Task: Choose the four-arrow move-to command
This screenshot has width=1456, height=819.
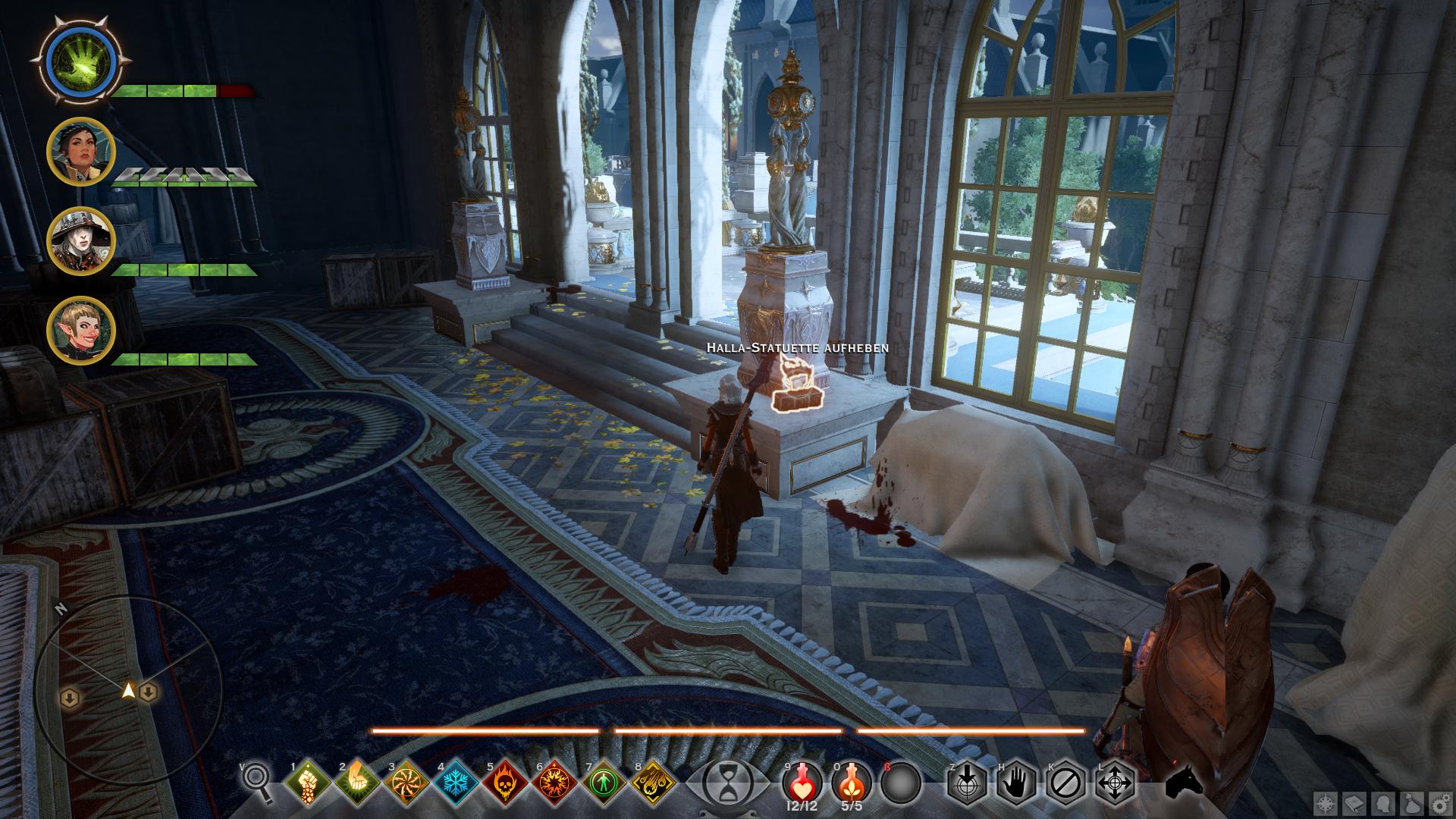Action: (1116, 783)
